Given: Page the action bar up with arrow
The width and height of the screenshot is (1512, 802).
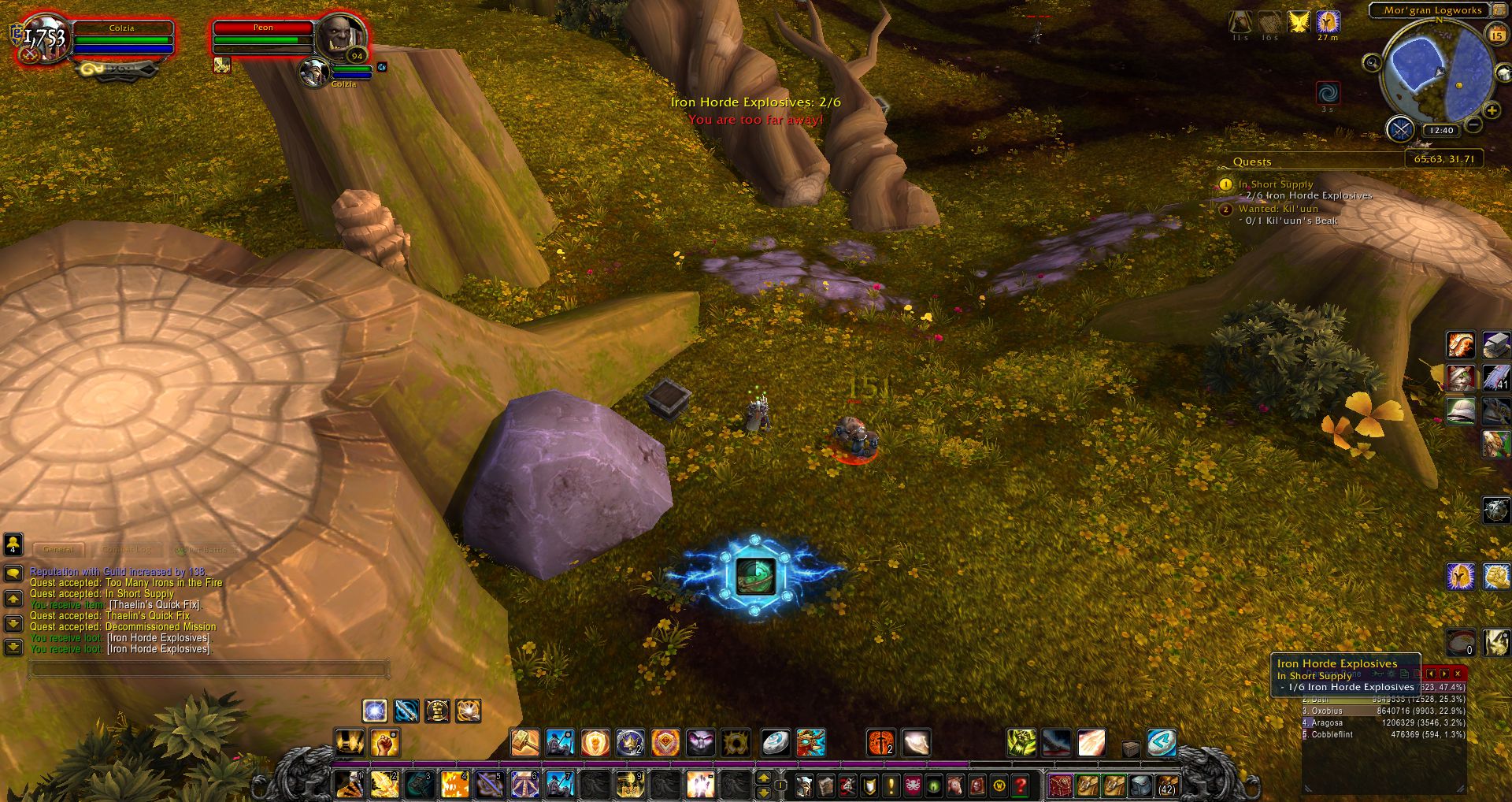Looking at the screenshot, I should click(x=763, y=778).
